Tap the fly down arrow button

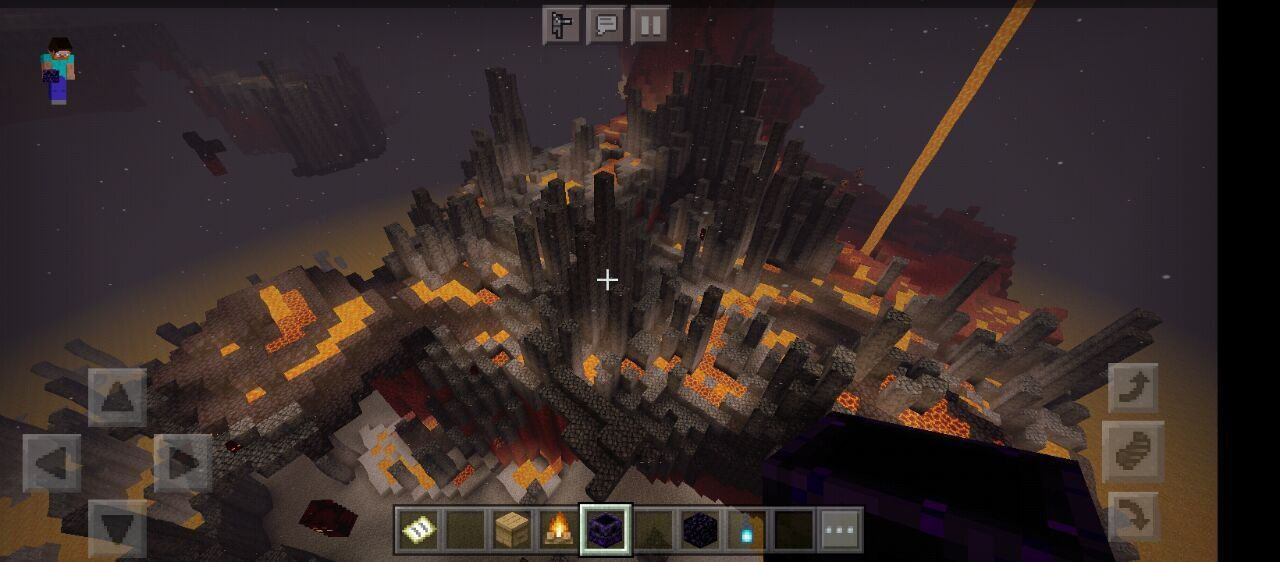[1134, 517]
